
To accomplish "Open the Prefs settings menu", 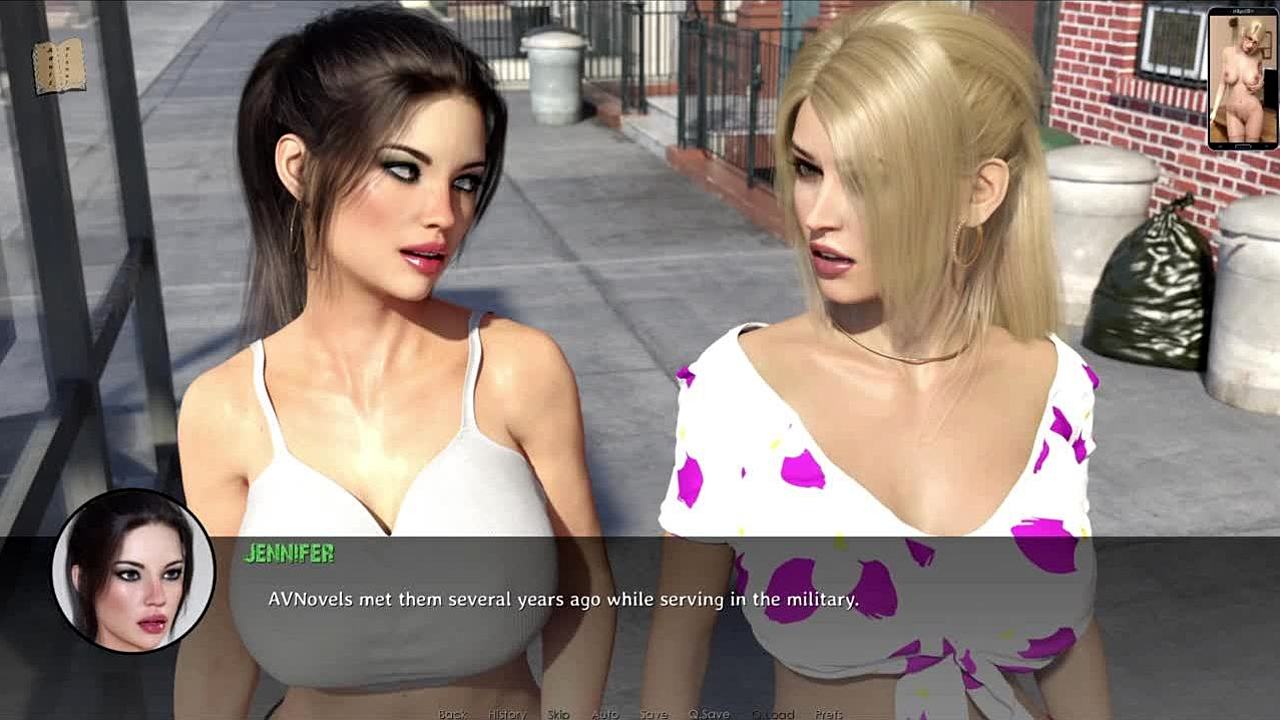I will point(829,714).
